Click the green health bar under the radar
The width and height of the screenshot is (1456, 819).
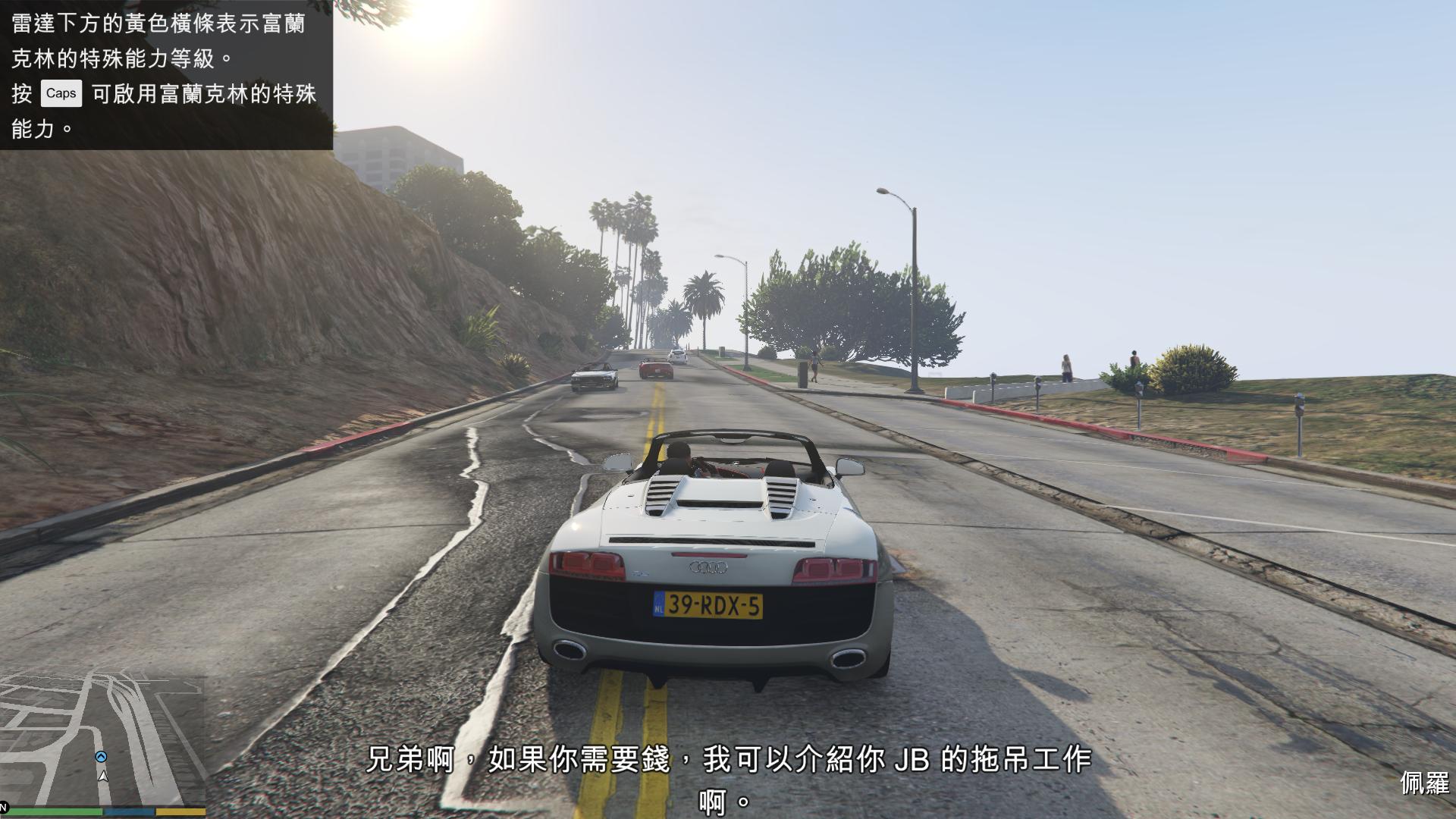(x=56, y=812)
